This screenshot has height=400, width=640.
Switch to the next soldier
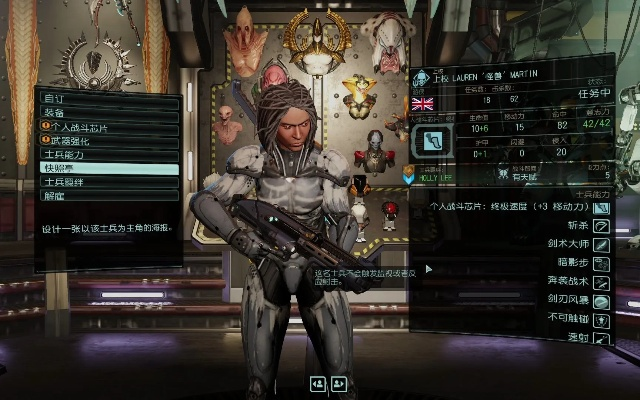tap(339, 383)
